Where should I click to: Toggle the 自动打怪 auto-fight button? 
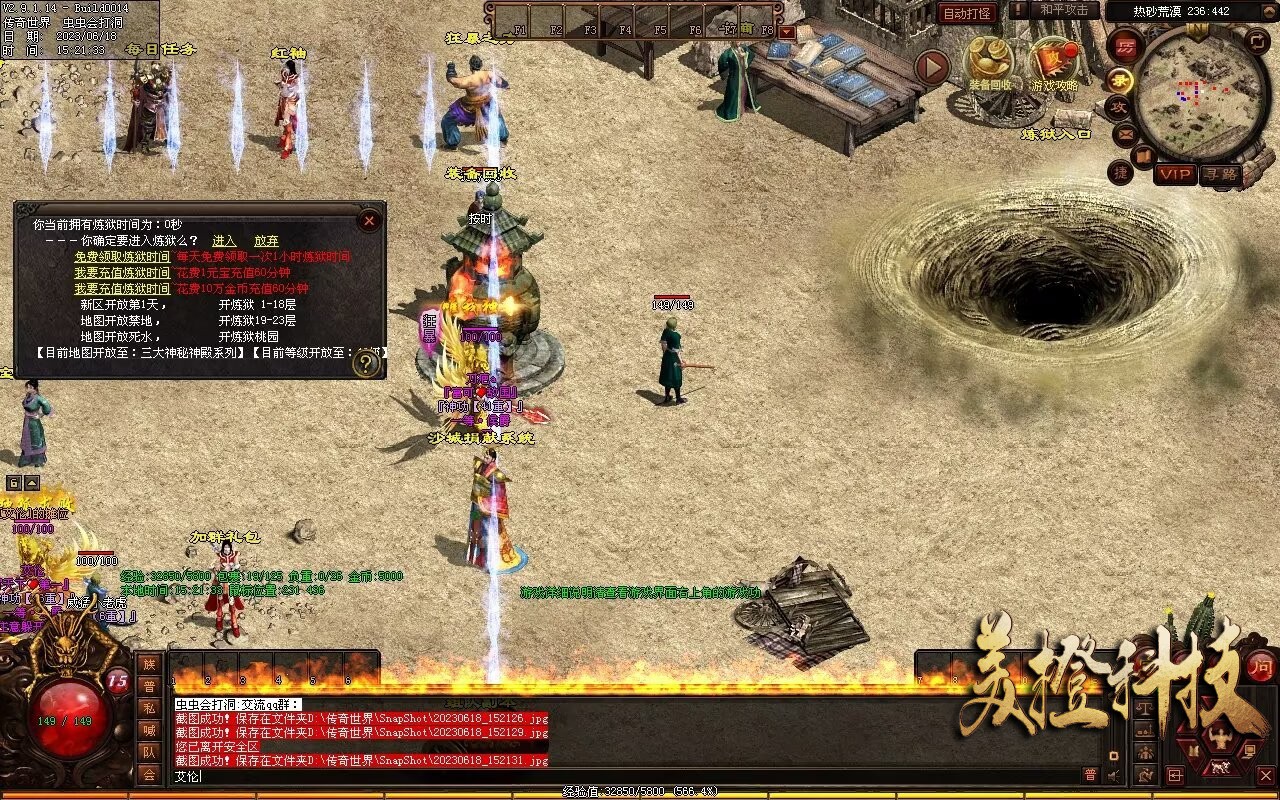pyautogui.click(x=967, y=13)
